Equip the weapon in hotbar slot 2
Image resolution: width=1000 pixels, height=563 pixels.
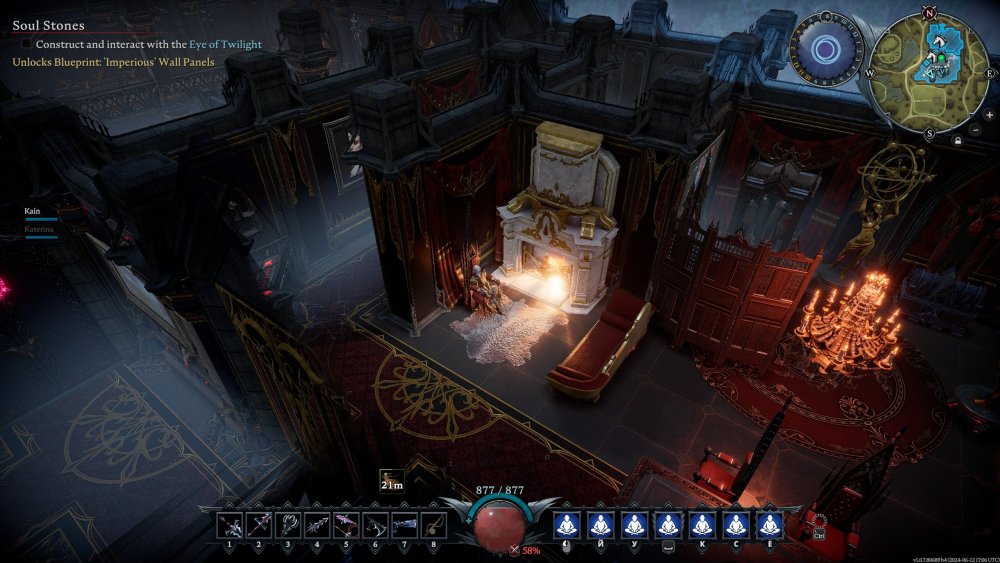259,524
